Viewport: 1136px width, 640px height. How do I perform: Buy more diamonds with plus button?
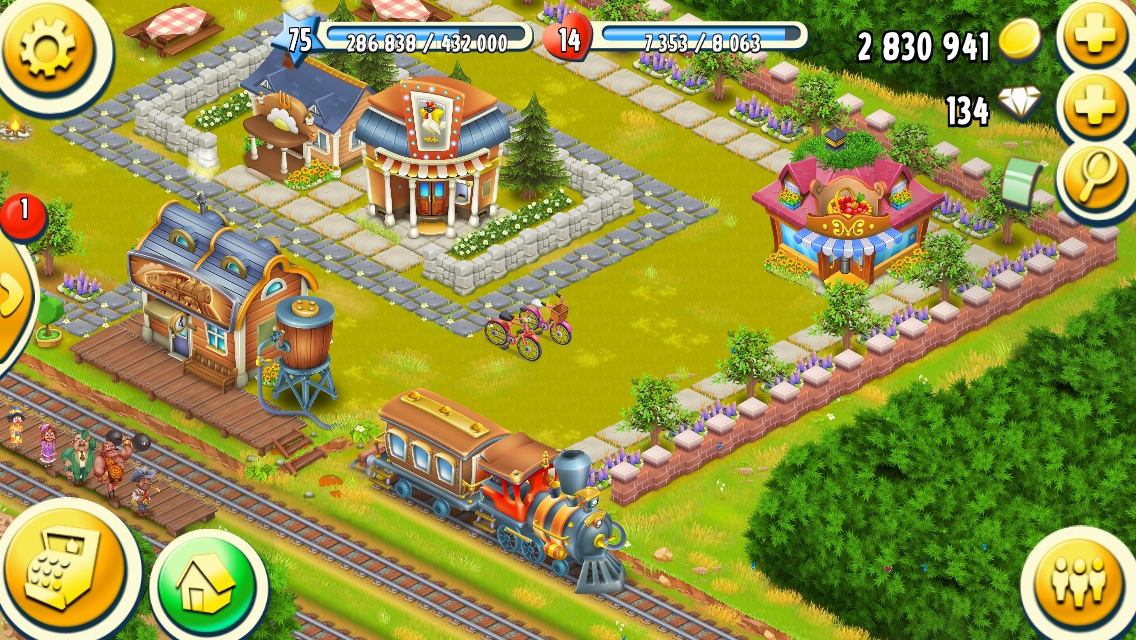pyautogui.click(x=1095, y=108)
